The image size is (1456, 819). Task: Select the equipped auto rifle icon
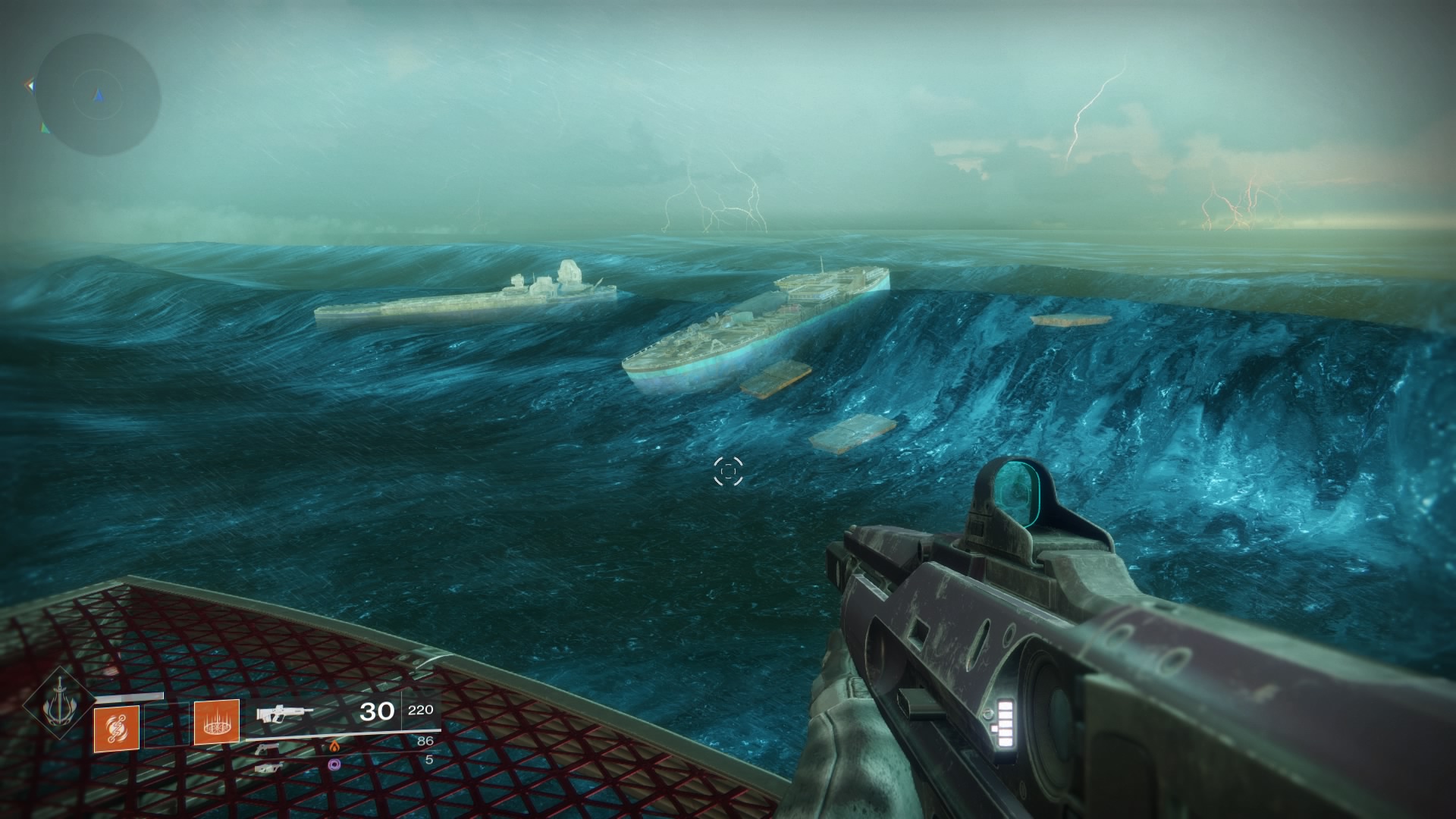point(284,714)
